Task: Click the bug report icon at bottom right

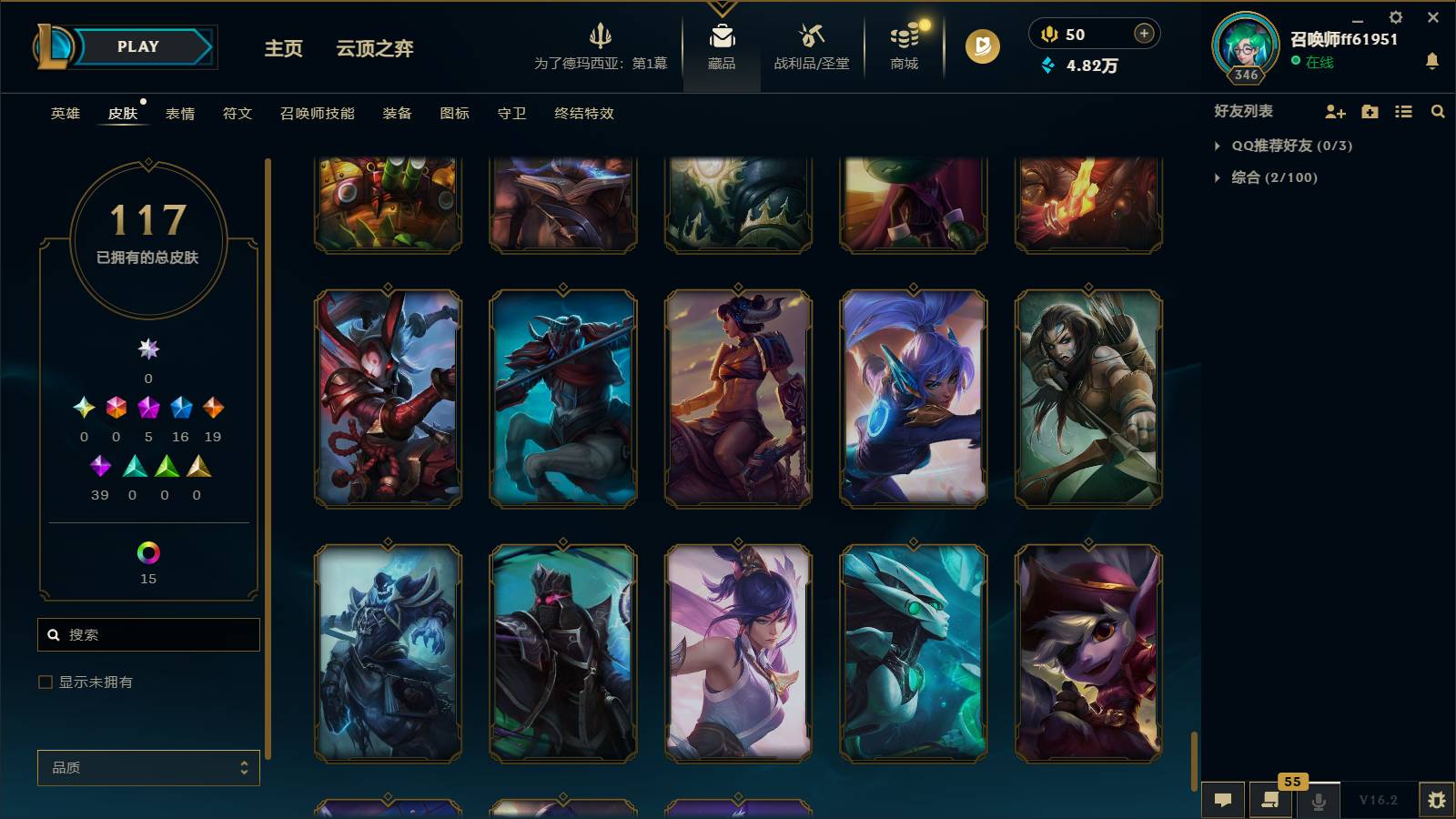Action: click(1440, 800)
